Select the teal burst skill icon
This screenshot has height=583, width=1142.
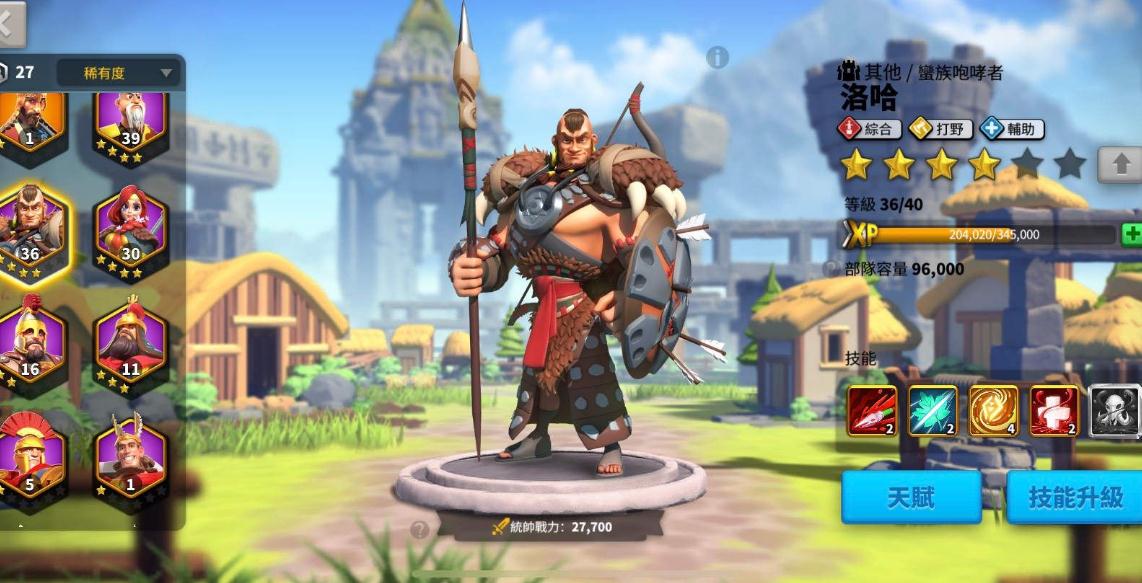pos(932,411)
